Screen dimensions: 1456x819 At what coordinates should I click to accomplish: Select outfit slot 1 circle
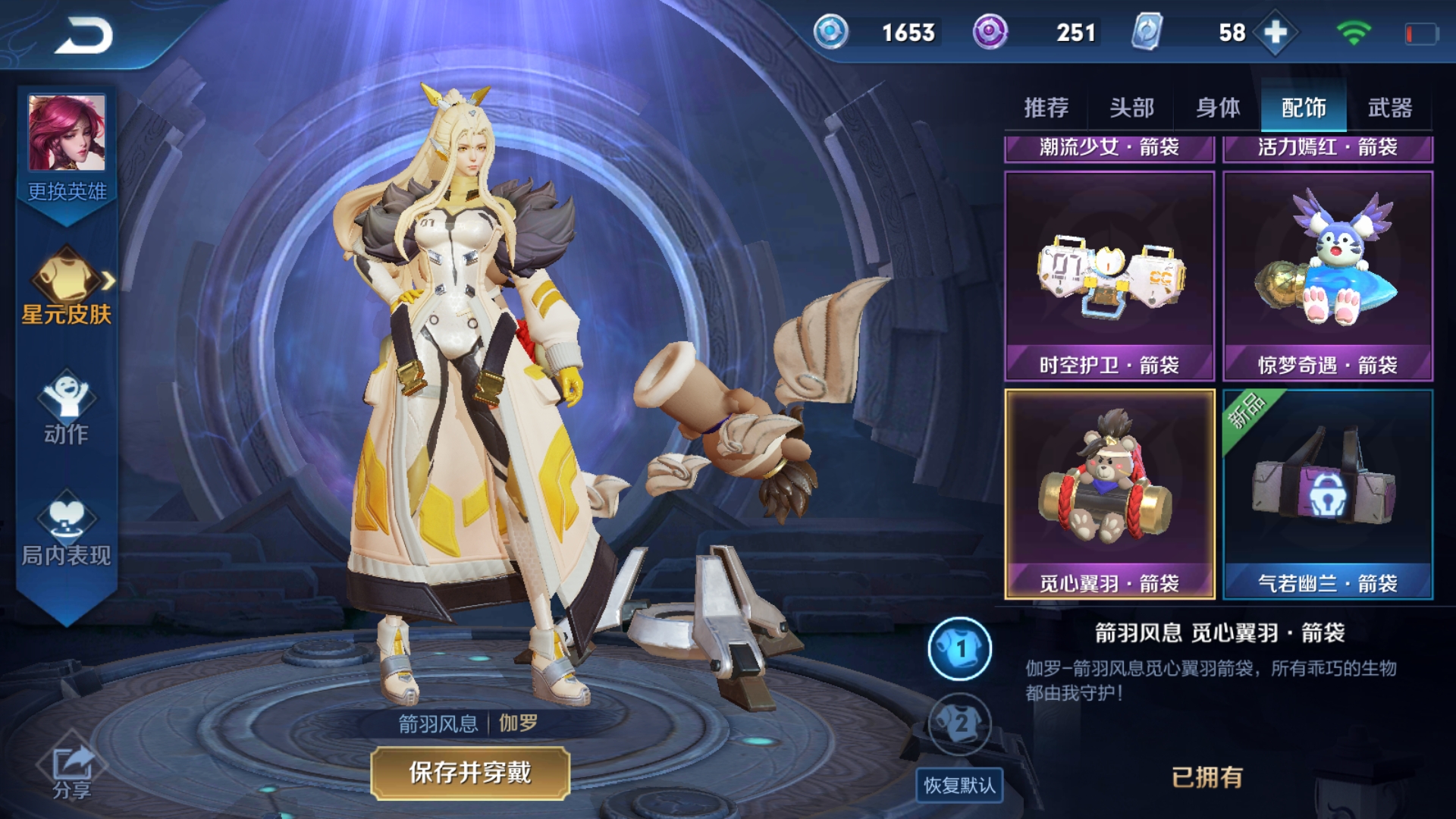[959, 648]
